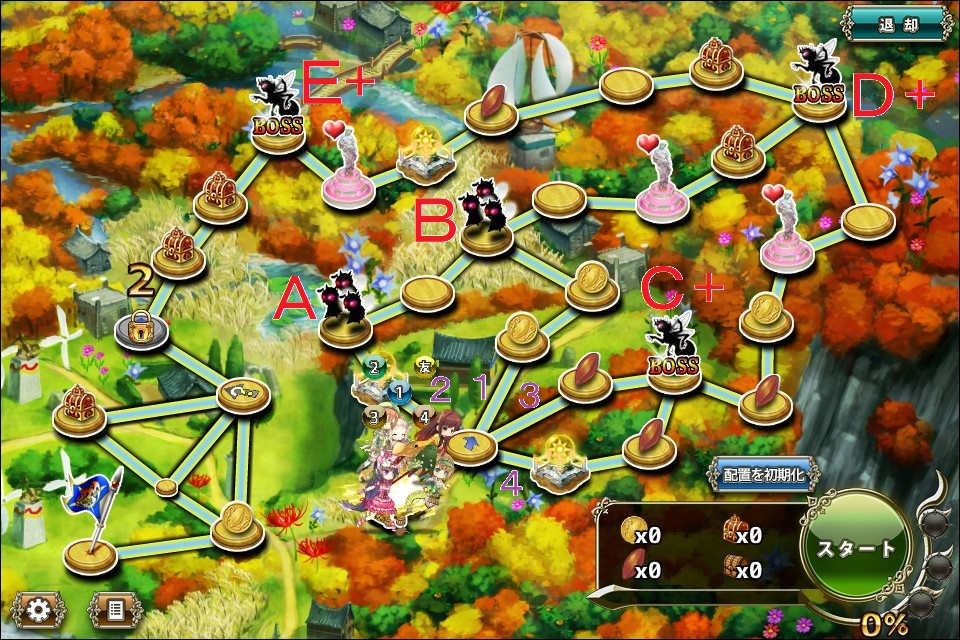Choose the brown squad 3 marker
The image size is (960, 640).
(x=373, y=414)
